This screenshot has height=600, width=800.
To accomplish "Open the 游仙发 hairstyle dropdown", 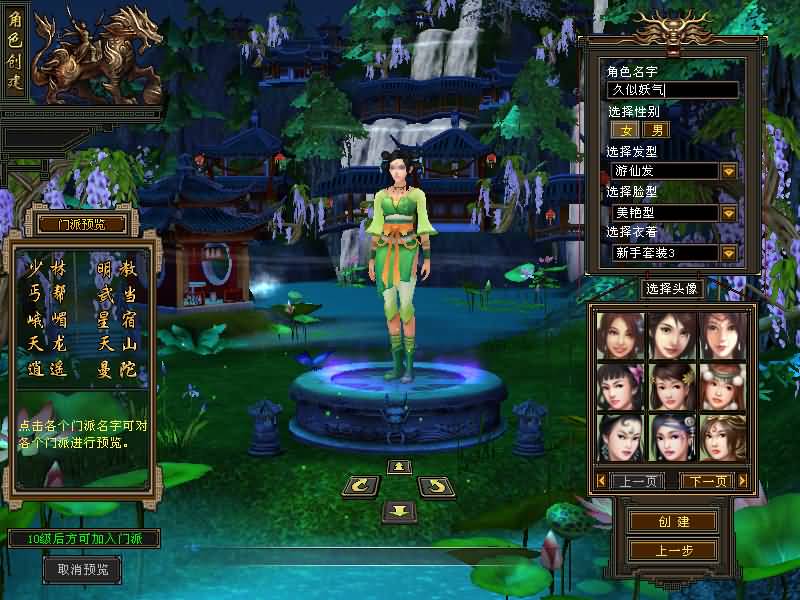I will point(729,171).
